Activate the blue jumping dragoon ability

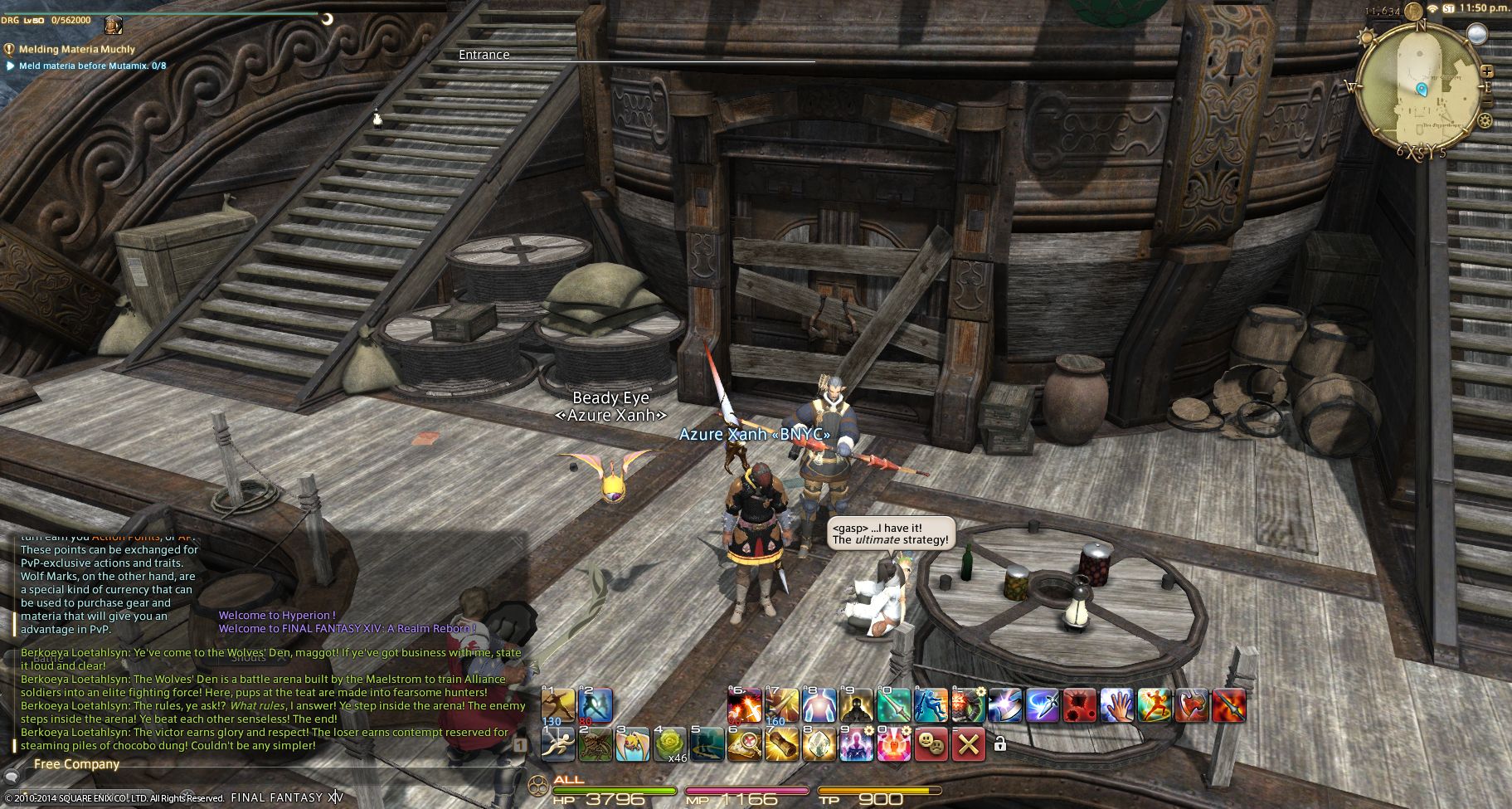coord(931,704)
